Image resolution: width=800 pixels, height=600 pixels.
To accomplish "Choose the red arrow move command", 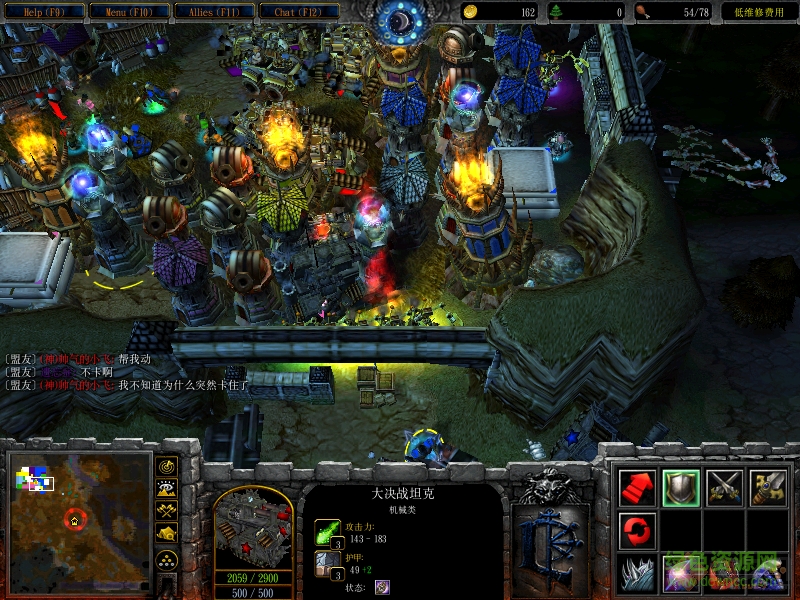I will tap(637, 487).
